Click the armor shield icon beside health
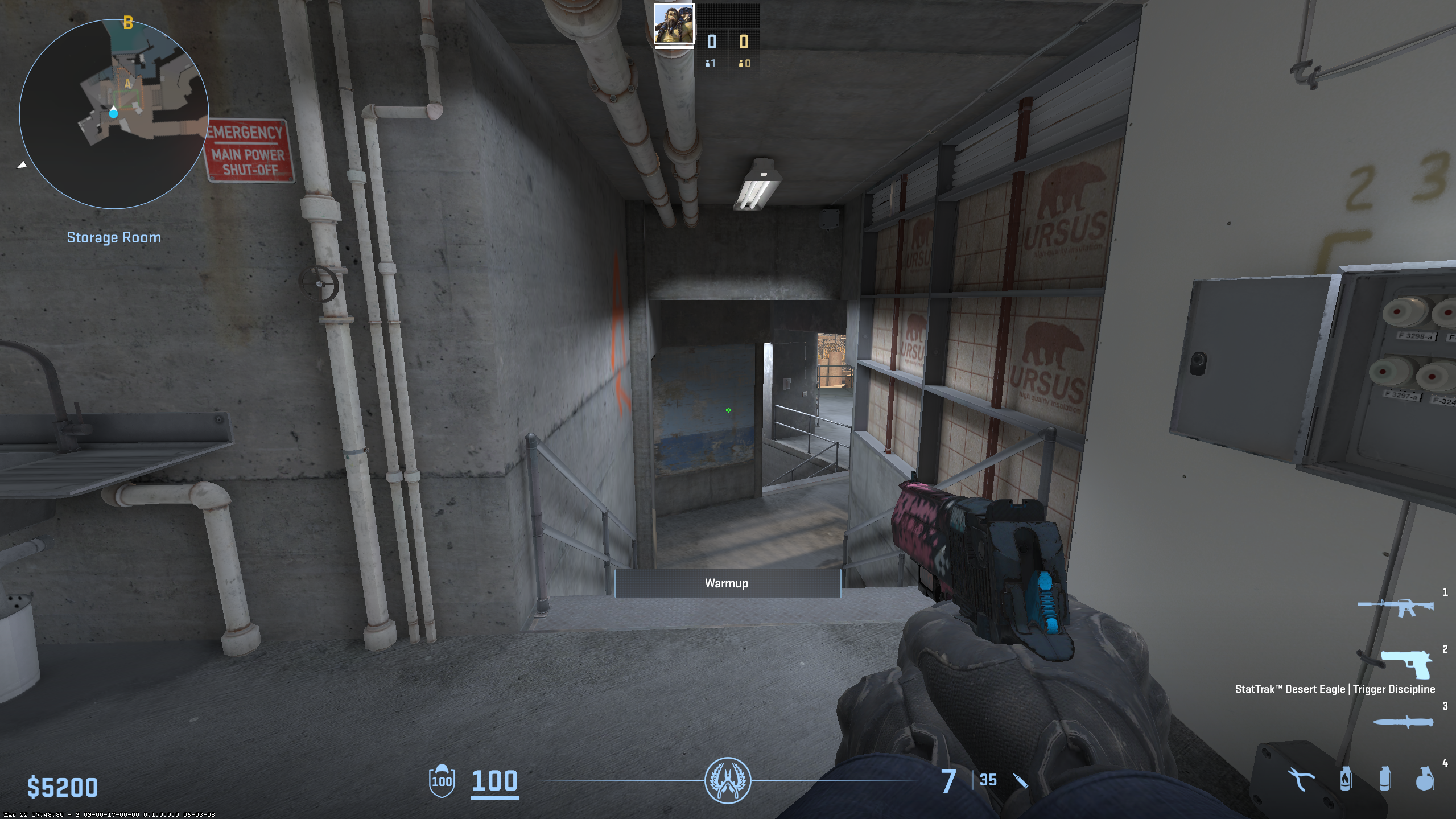 442,781
